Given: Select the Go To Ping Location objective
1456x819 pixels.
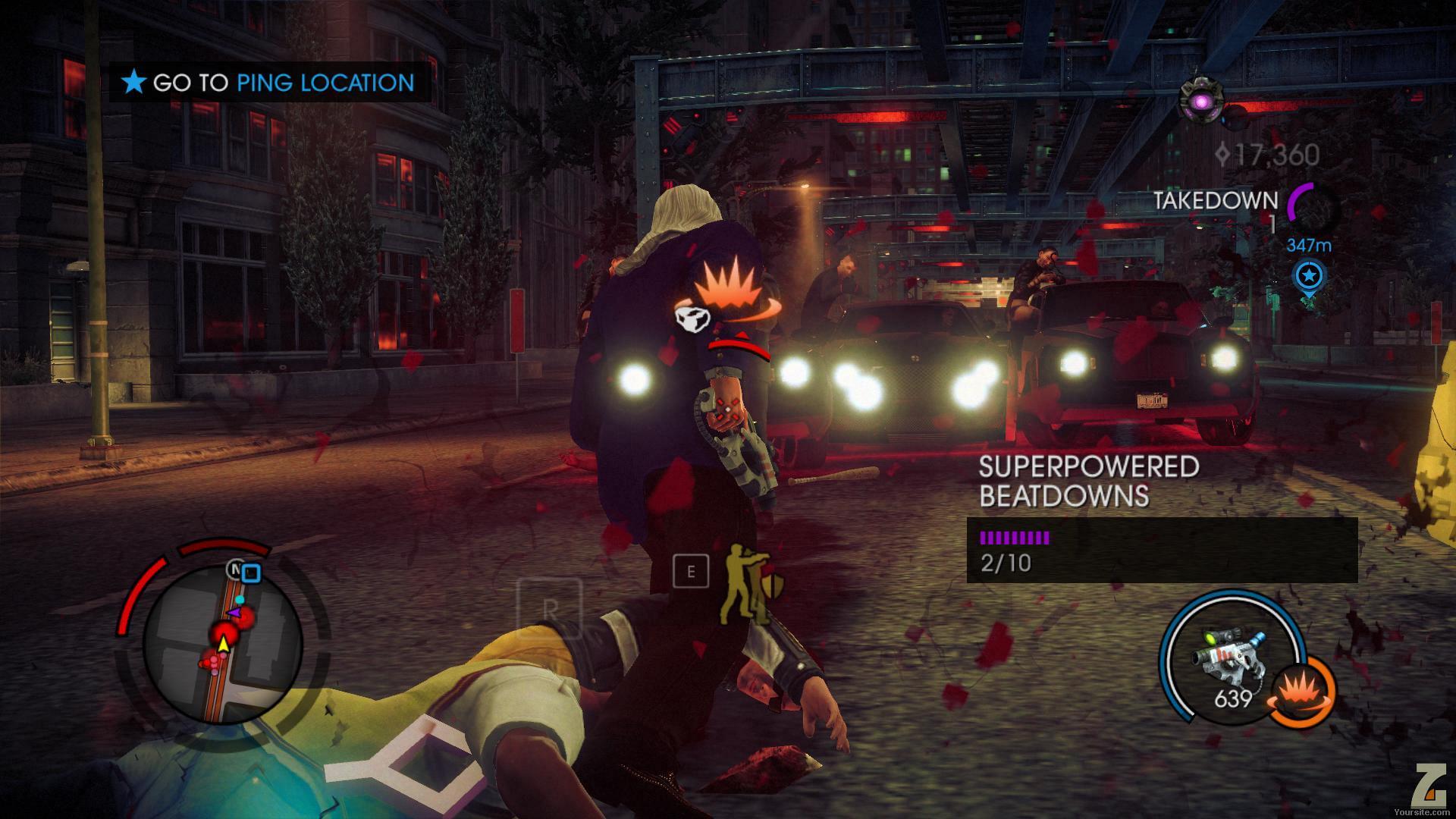Looking at the screenshot, I should click(271, 82).
